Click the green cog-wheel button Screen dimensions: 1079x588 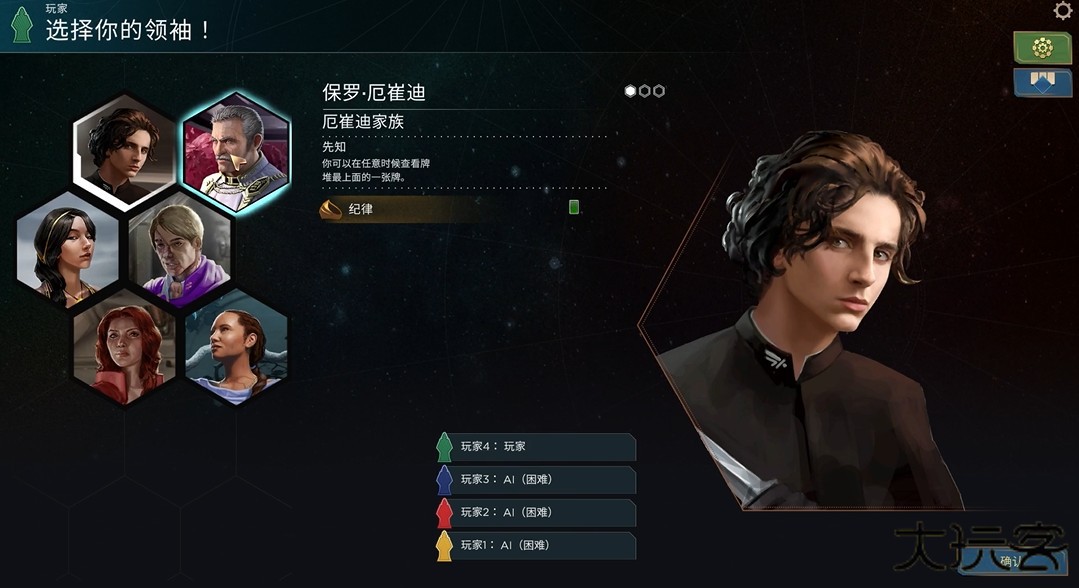(1042, 47)
